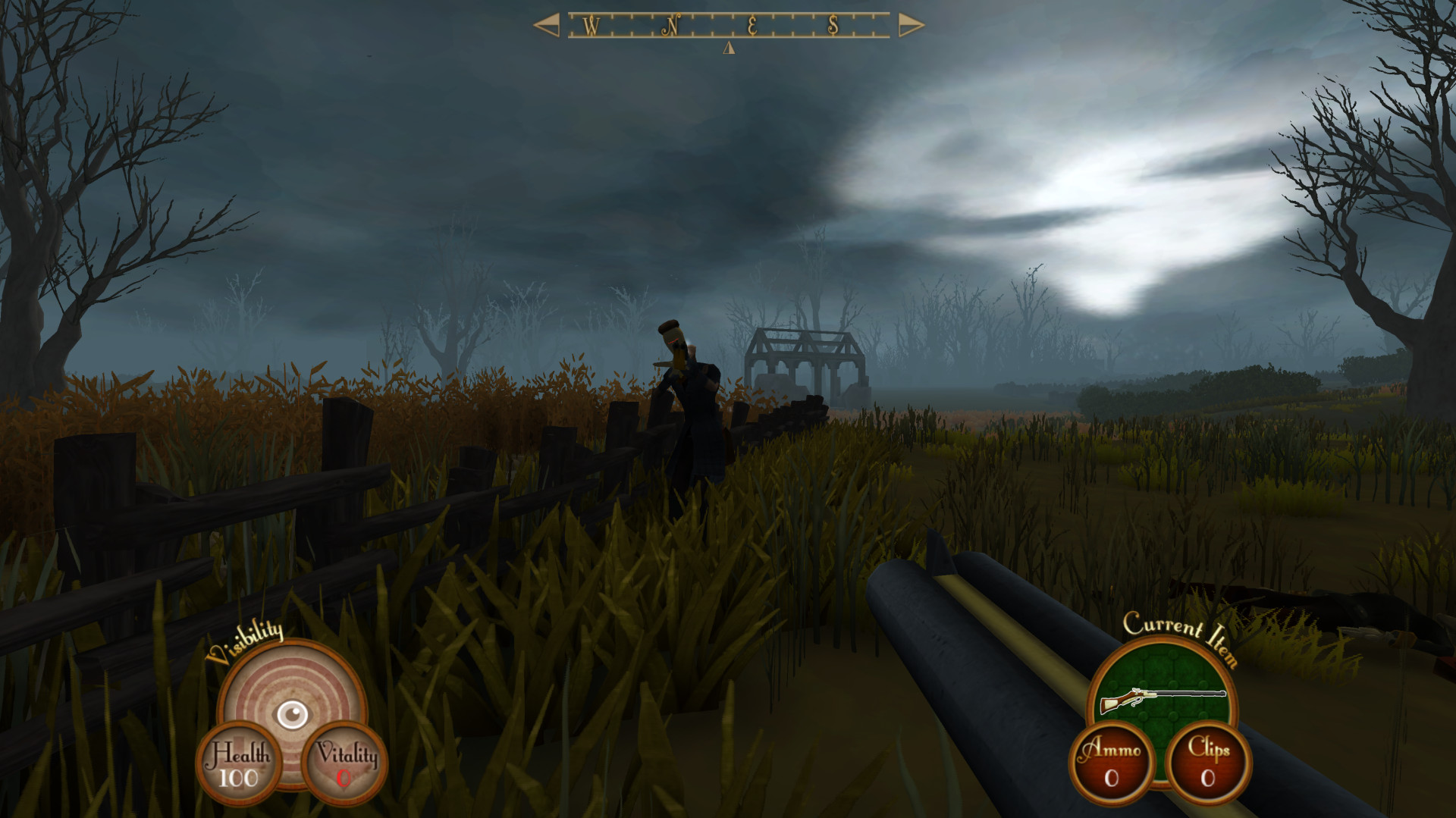Click the compass heading strip
This screenshot has width=1456, height=818.
click(728, 26)
